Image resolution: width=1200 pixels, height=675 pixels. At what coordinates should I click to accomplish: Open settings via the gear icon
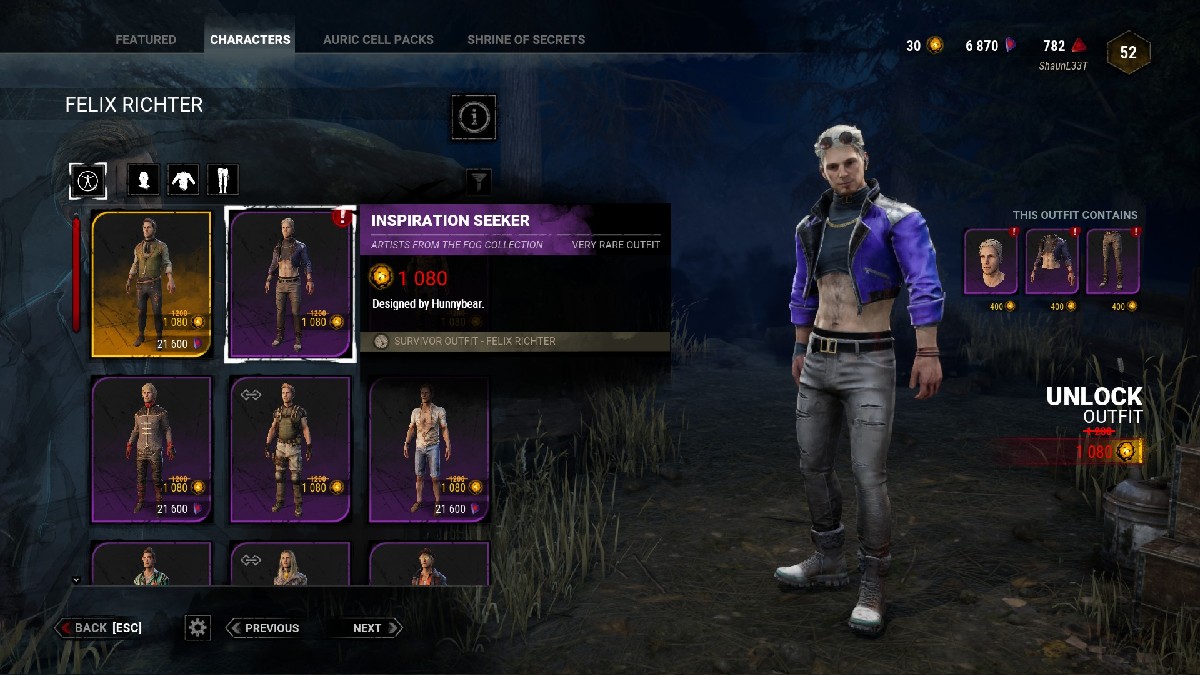(x=198, y=628)
